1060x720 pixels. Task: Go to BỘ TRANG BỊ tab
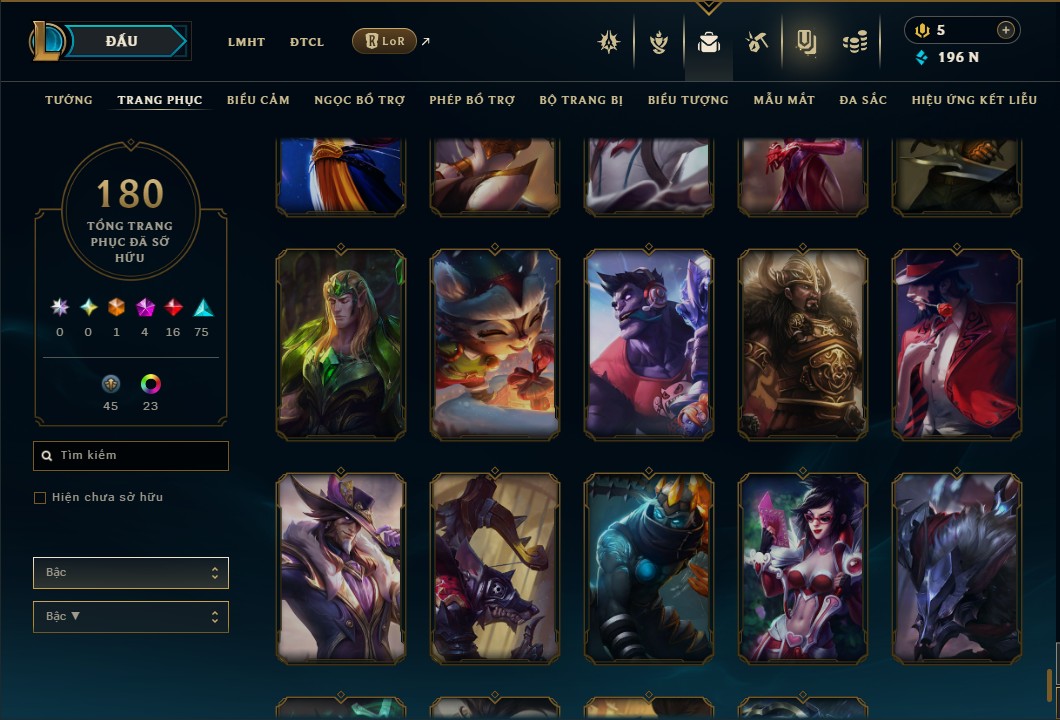[581, 100]
